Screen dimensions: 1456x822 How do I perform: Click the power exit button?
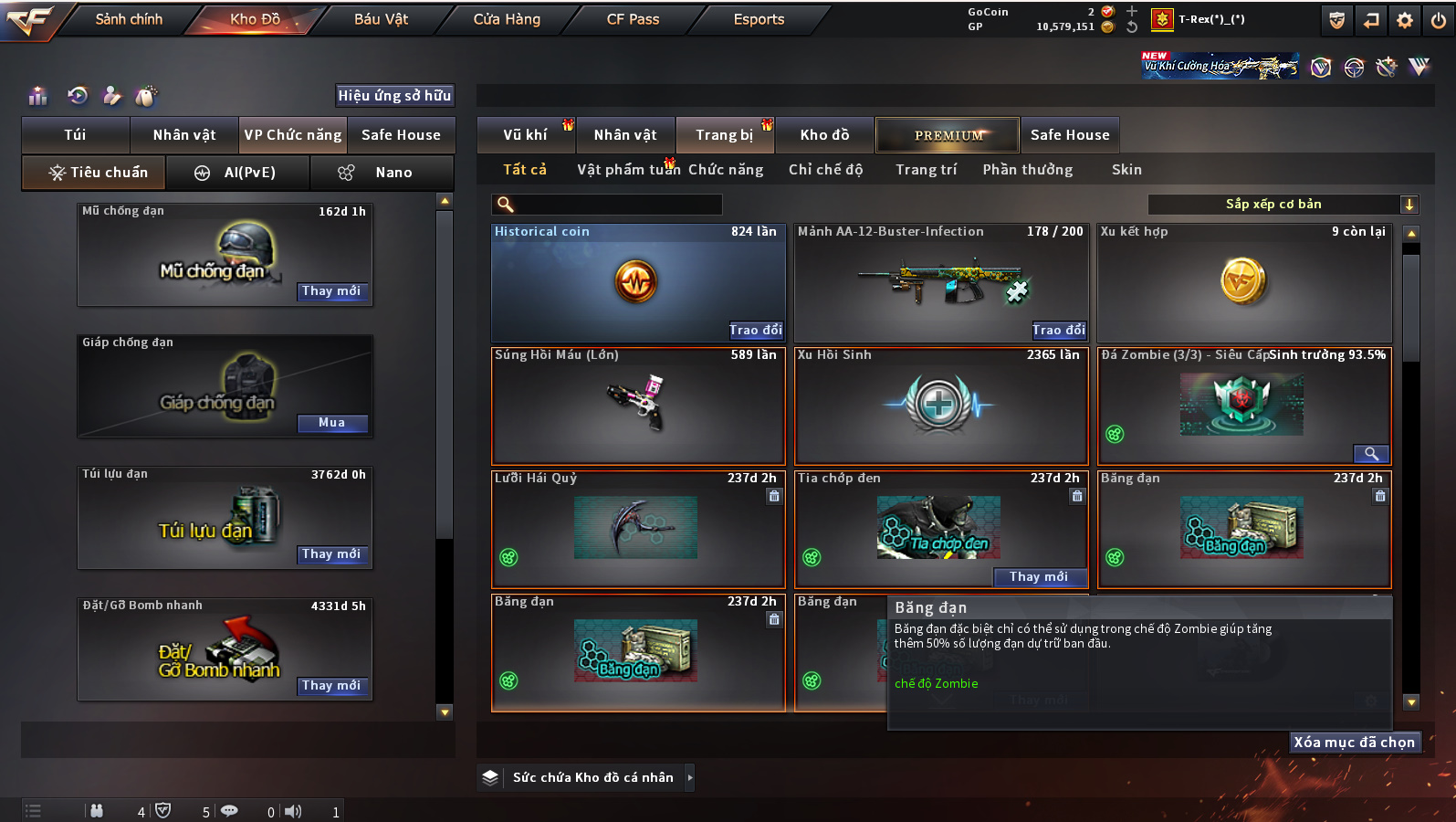(1439, 20)
